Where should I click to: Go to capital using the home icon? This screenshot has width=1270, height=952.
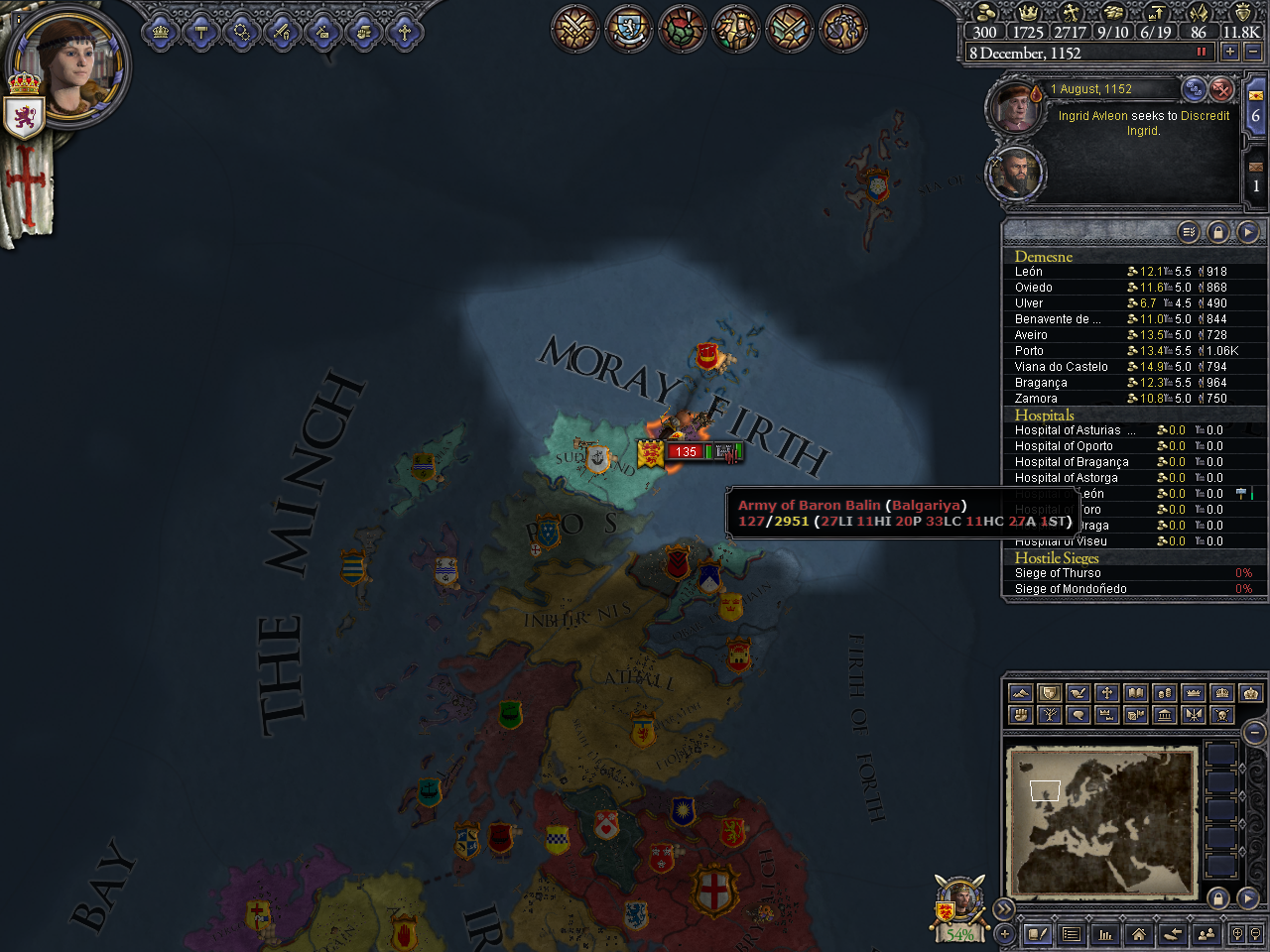click(x=1138, y=935)
